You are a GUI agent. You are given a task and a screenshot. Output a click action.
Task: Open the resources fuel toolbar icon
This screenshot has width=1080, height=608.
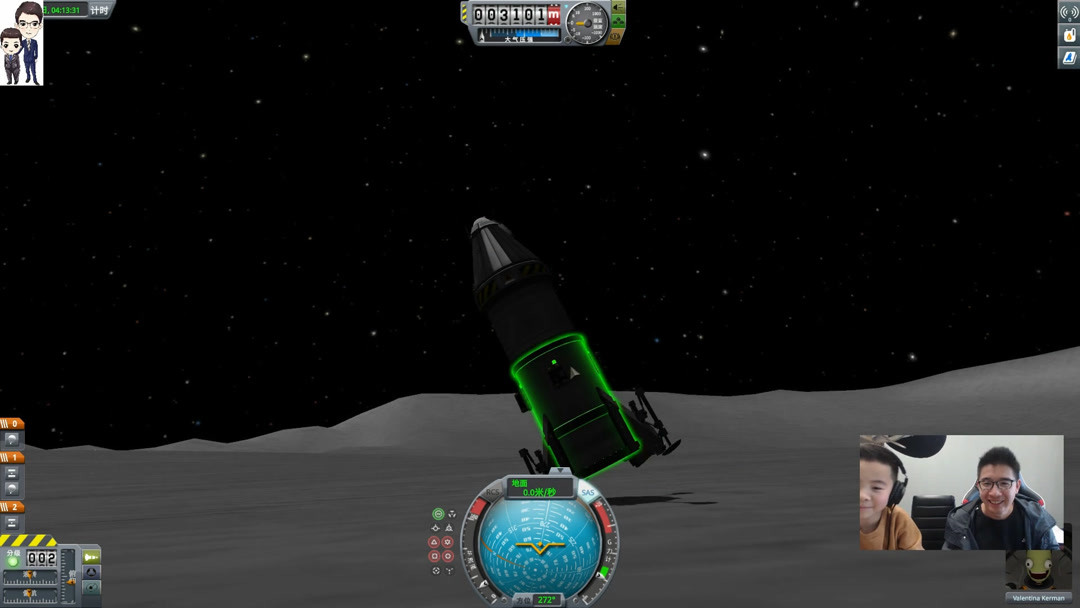(x=1068, y=35)
